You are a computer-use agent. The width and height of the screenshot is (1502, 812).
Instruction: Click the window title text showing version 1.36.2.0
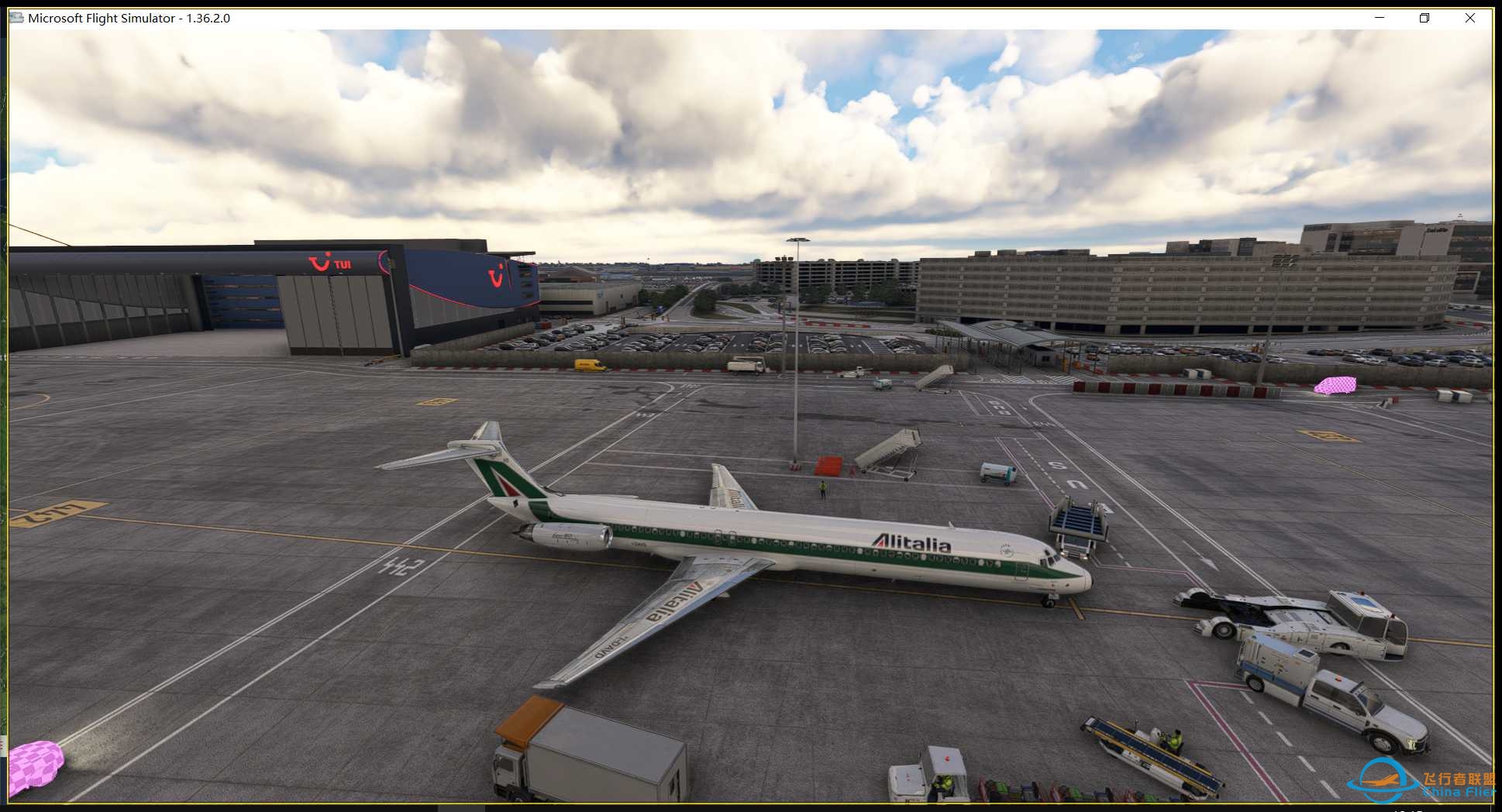(128, 17)
